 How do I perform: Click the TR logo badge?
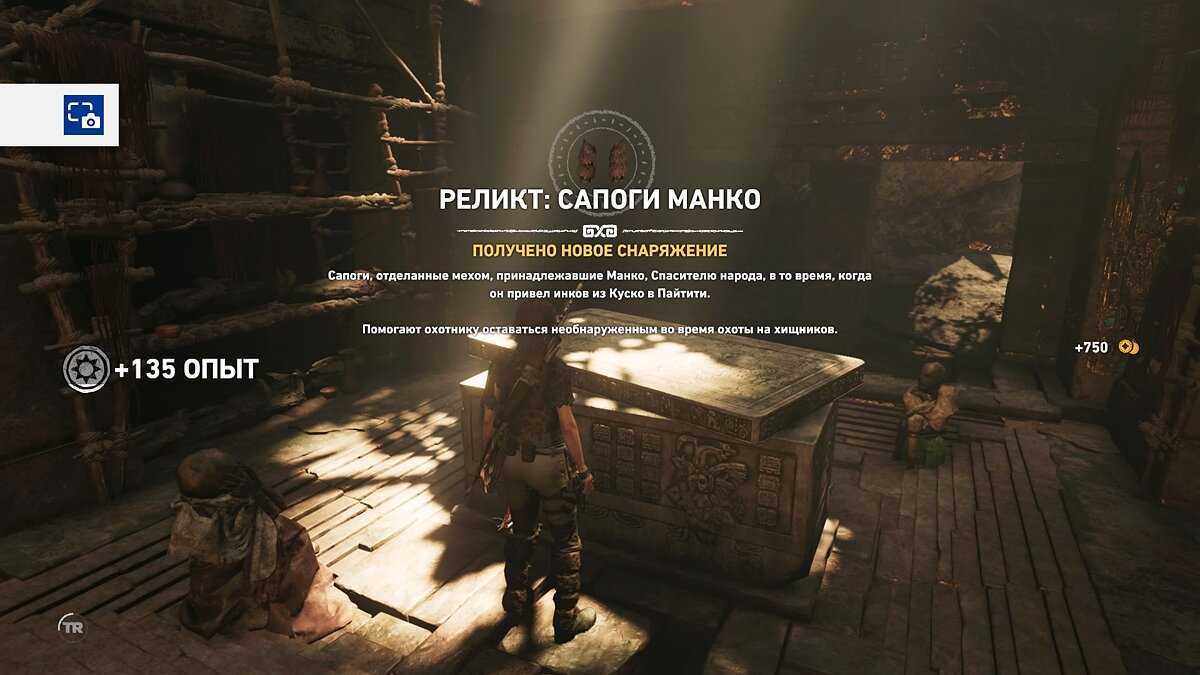tap(71, 626)
